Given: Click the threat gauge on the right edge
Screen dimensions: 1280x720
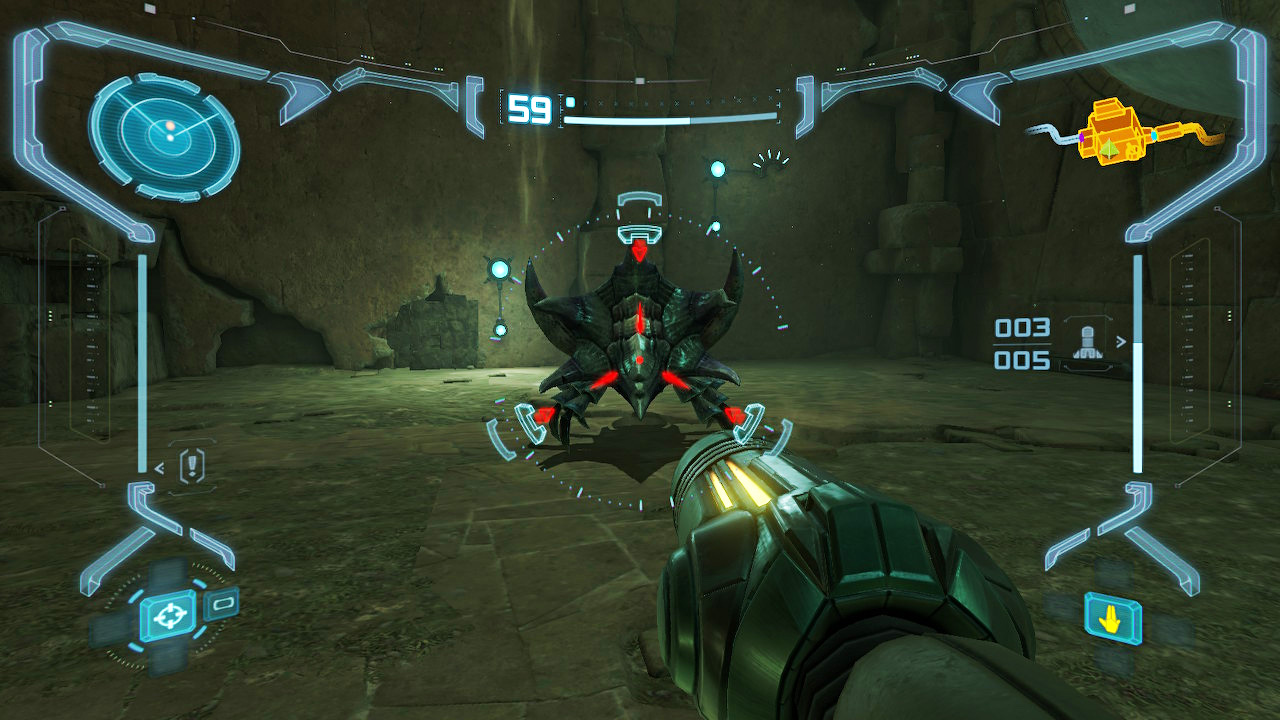Looking at the screenshot, I should tap(1139, 360).
